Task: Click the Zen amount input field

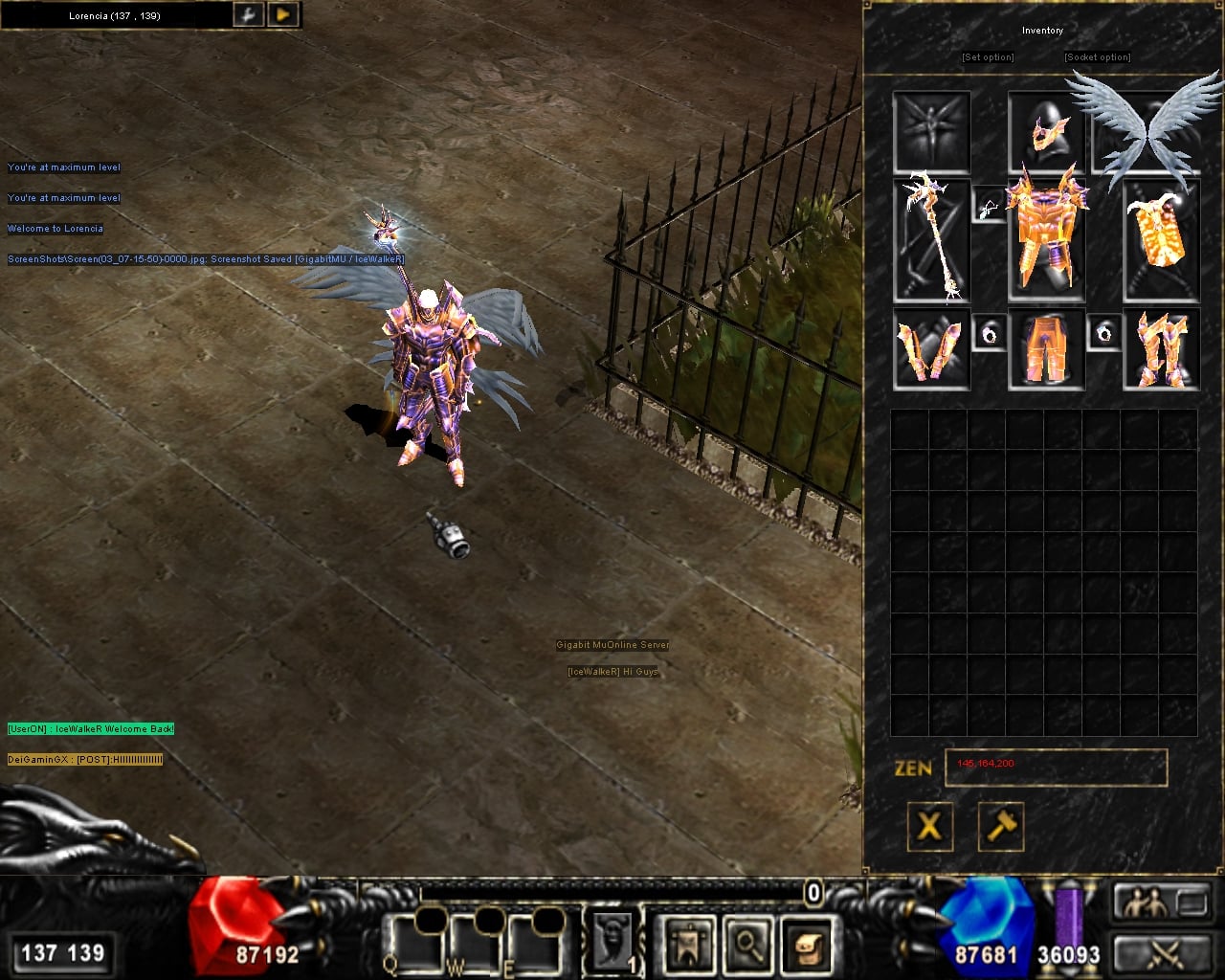Action: (1056, 766)
